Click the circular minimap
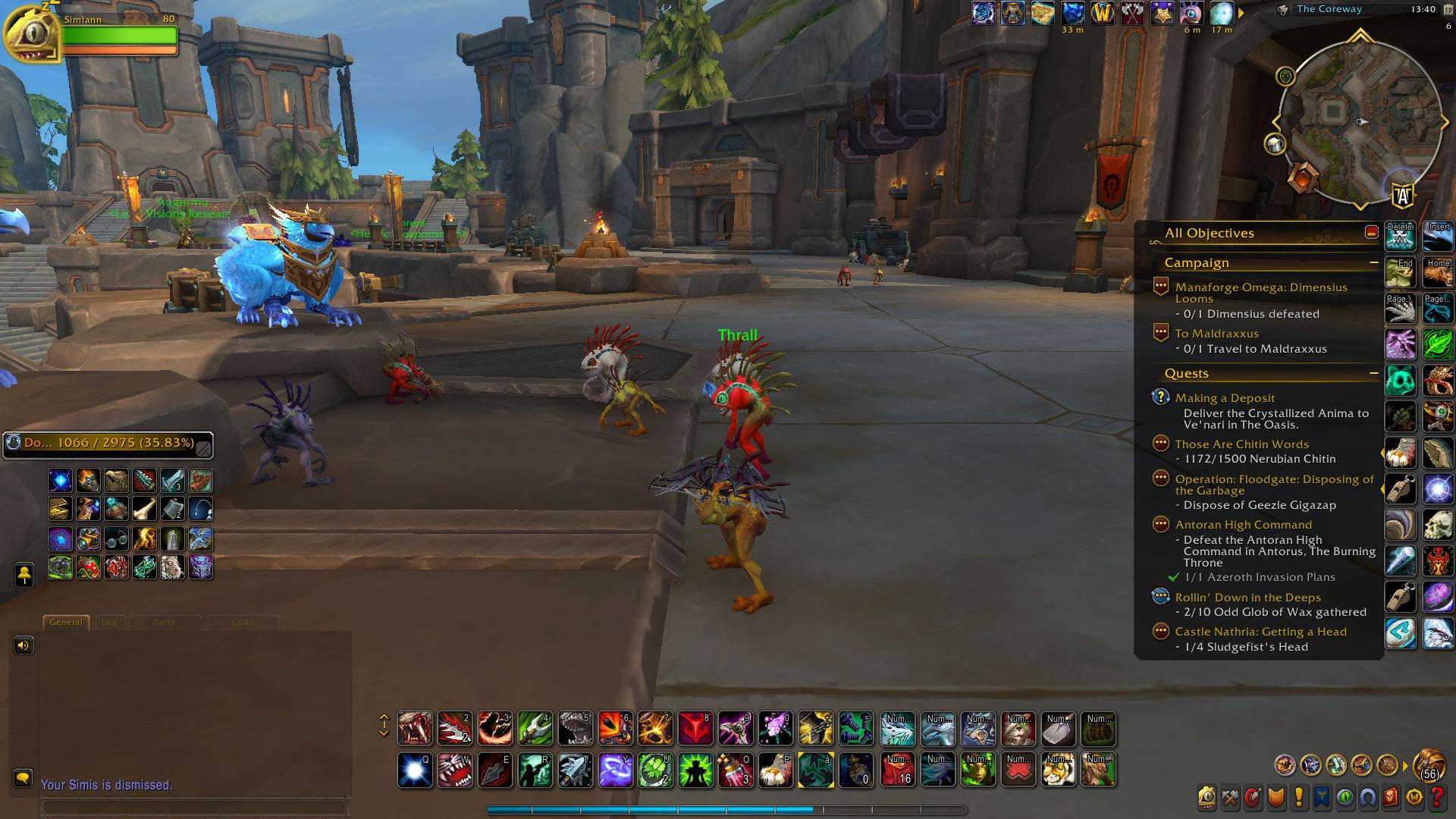The width and height of the screenshot is (1456, 819). [x=1359, y=123]
